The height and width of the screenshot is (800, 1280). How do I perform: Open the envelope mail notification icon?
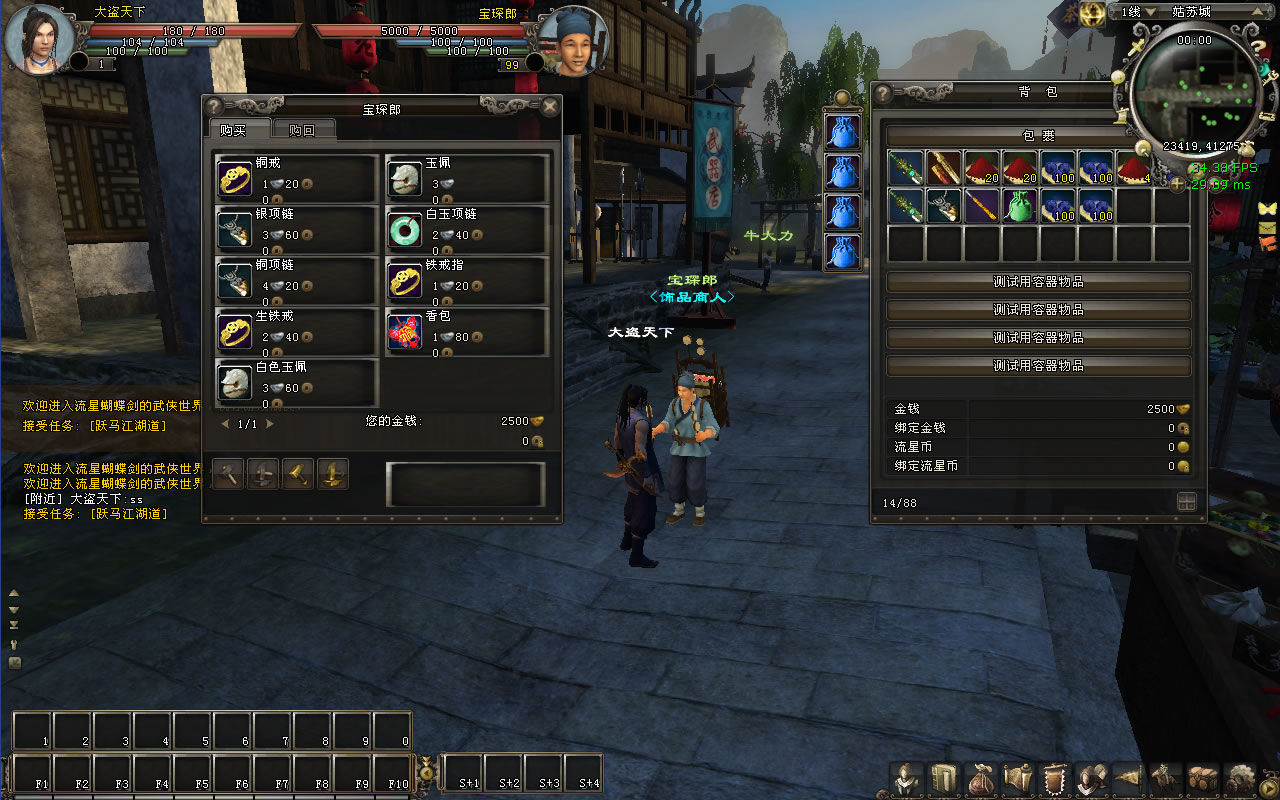tap(1268, 227)
